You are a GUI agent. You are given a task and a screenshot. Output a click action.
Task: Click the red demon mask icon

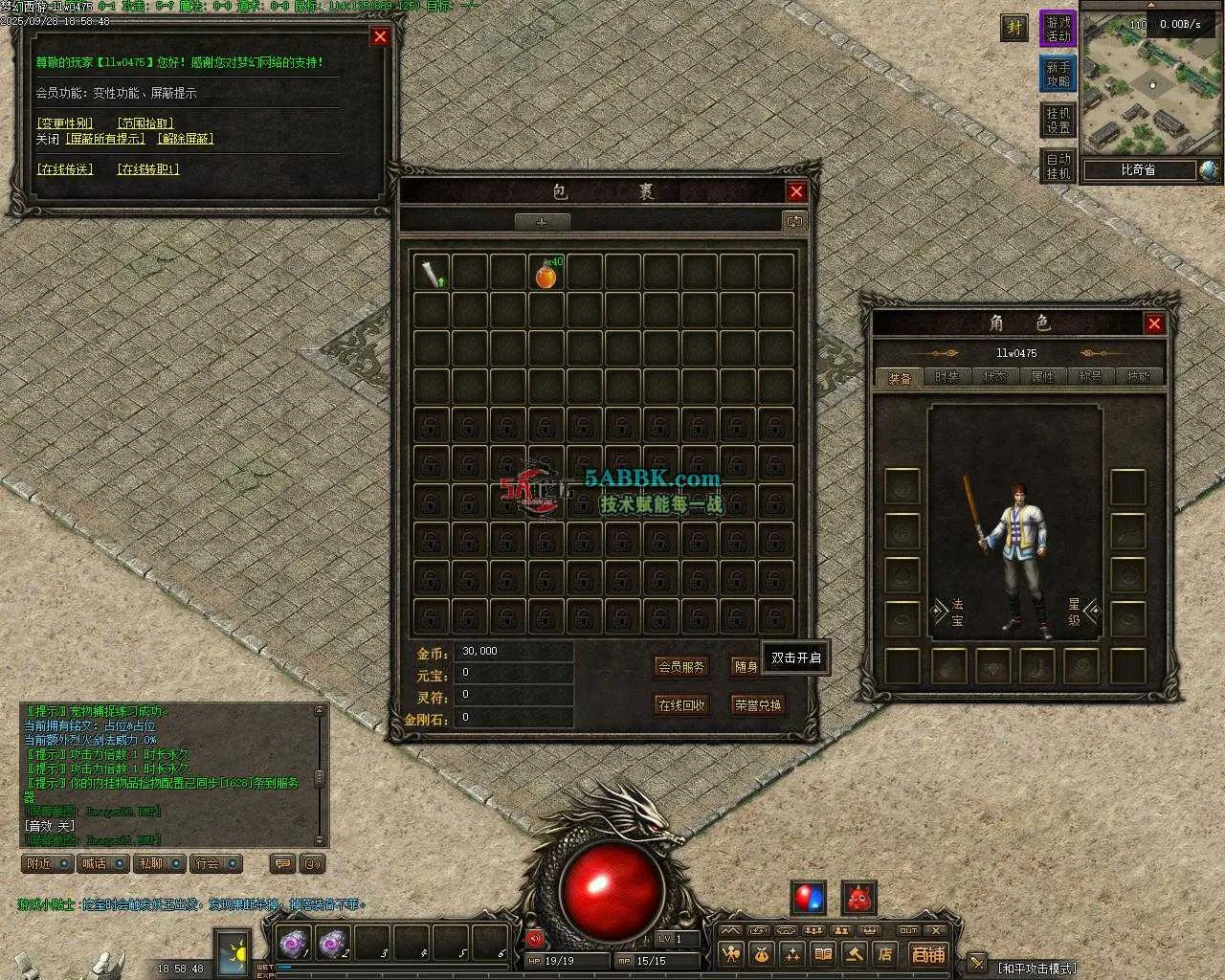(858, 898)
